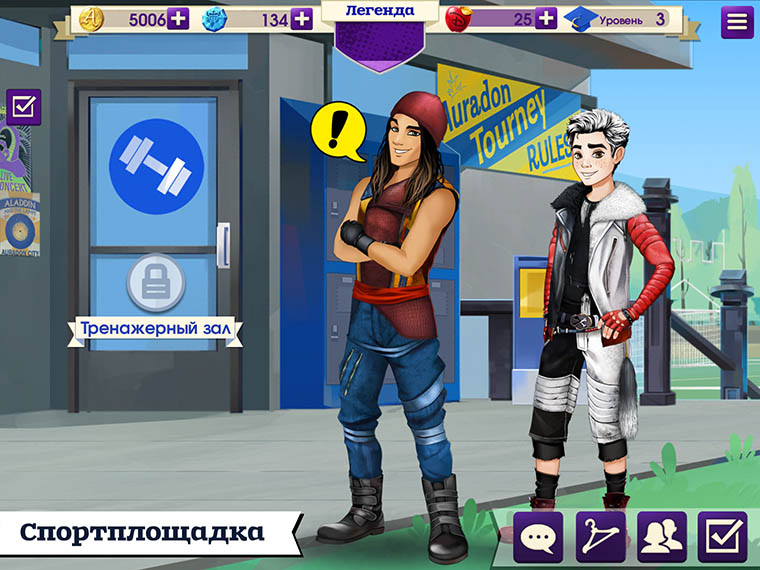Image resolution: width=760 pixels, height=570 pixels.
Task: Add red apple energy with plus button
Action: point(546,19)
